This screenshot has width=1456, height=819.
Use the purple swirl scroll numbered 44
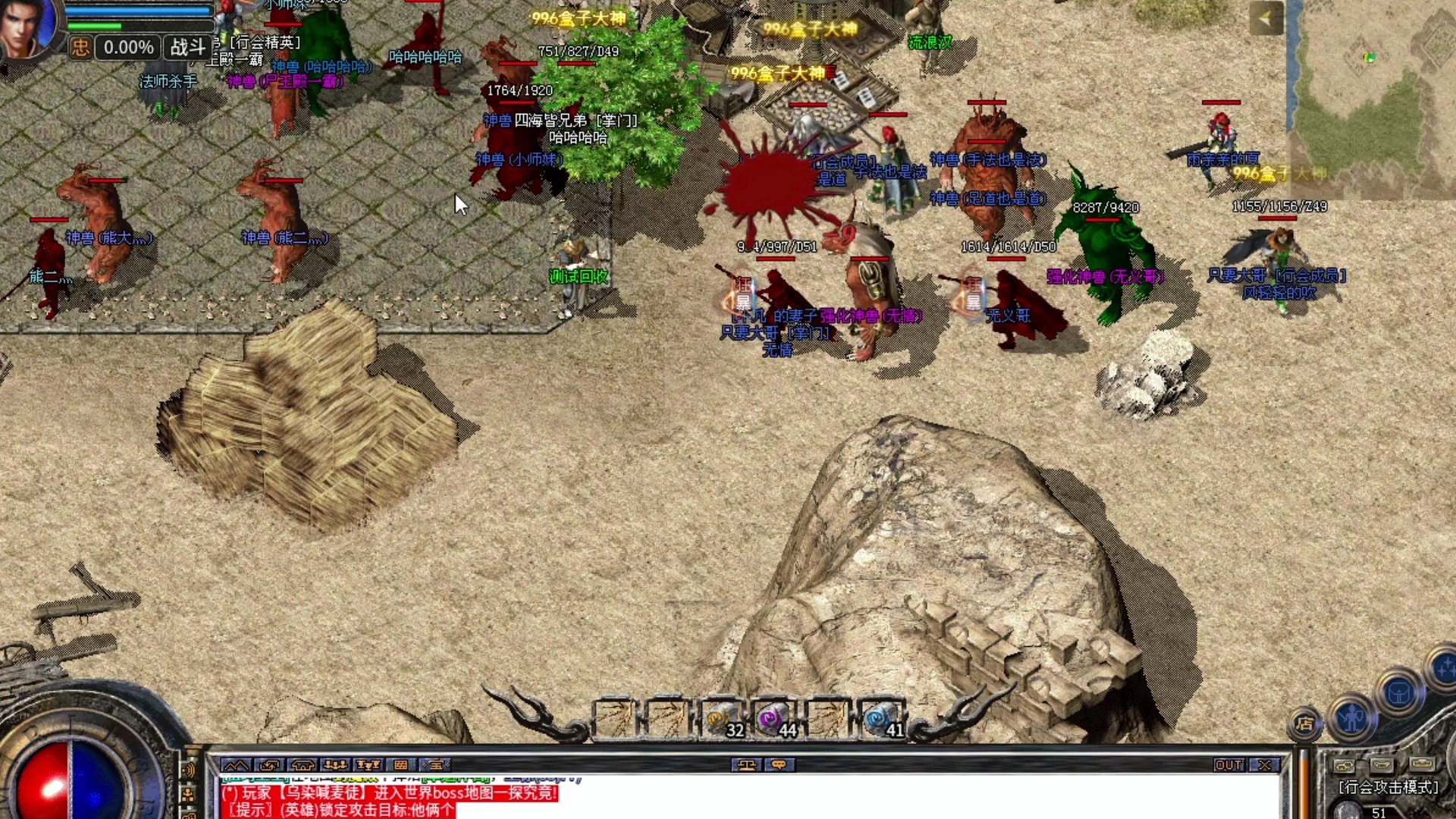click(x=774, y=718)
